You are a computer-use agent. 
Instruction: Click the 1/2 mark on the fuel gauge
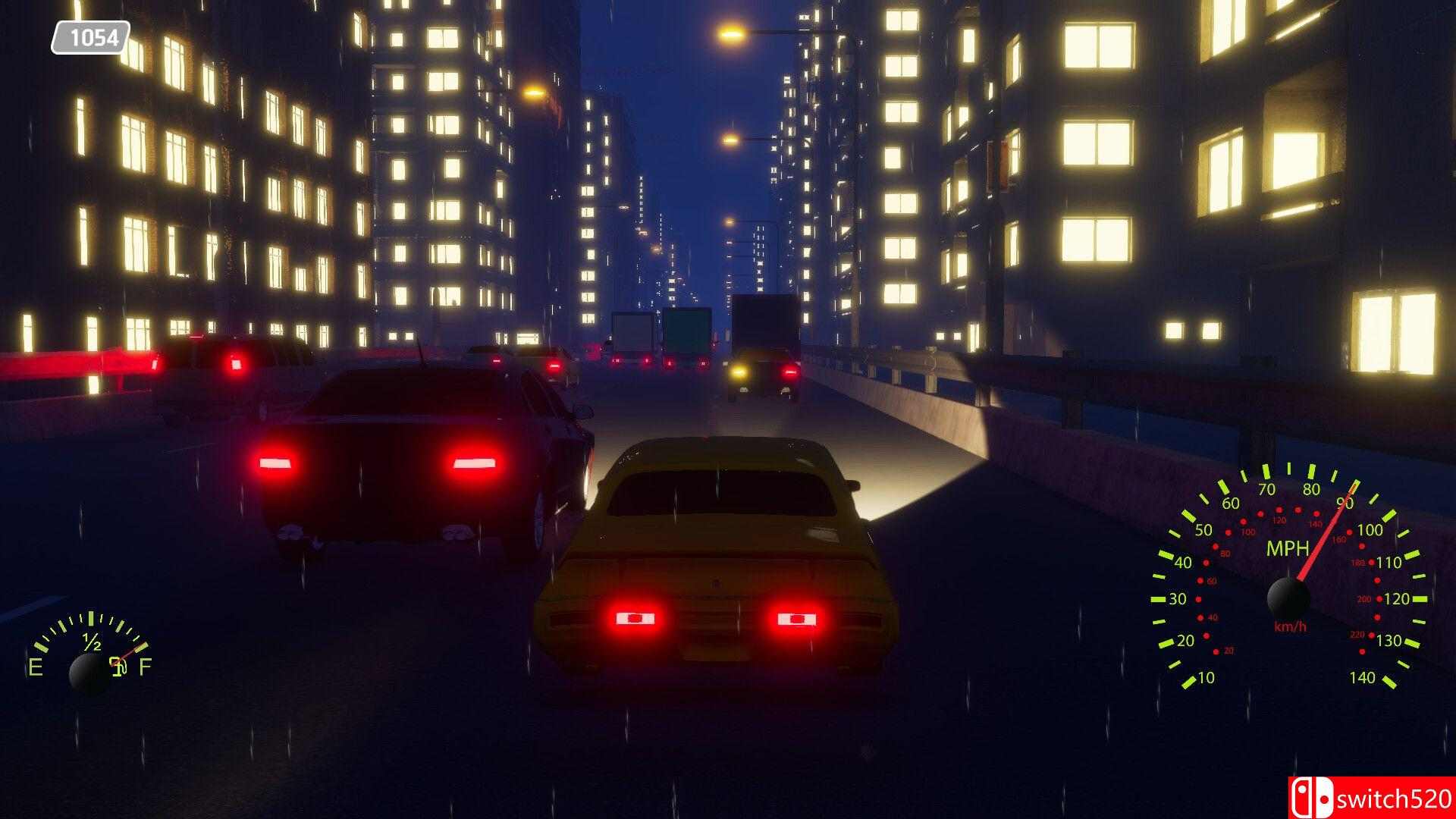tap(91, 642)
